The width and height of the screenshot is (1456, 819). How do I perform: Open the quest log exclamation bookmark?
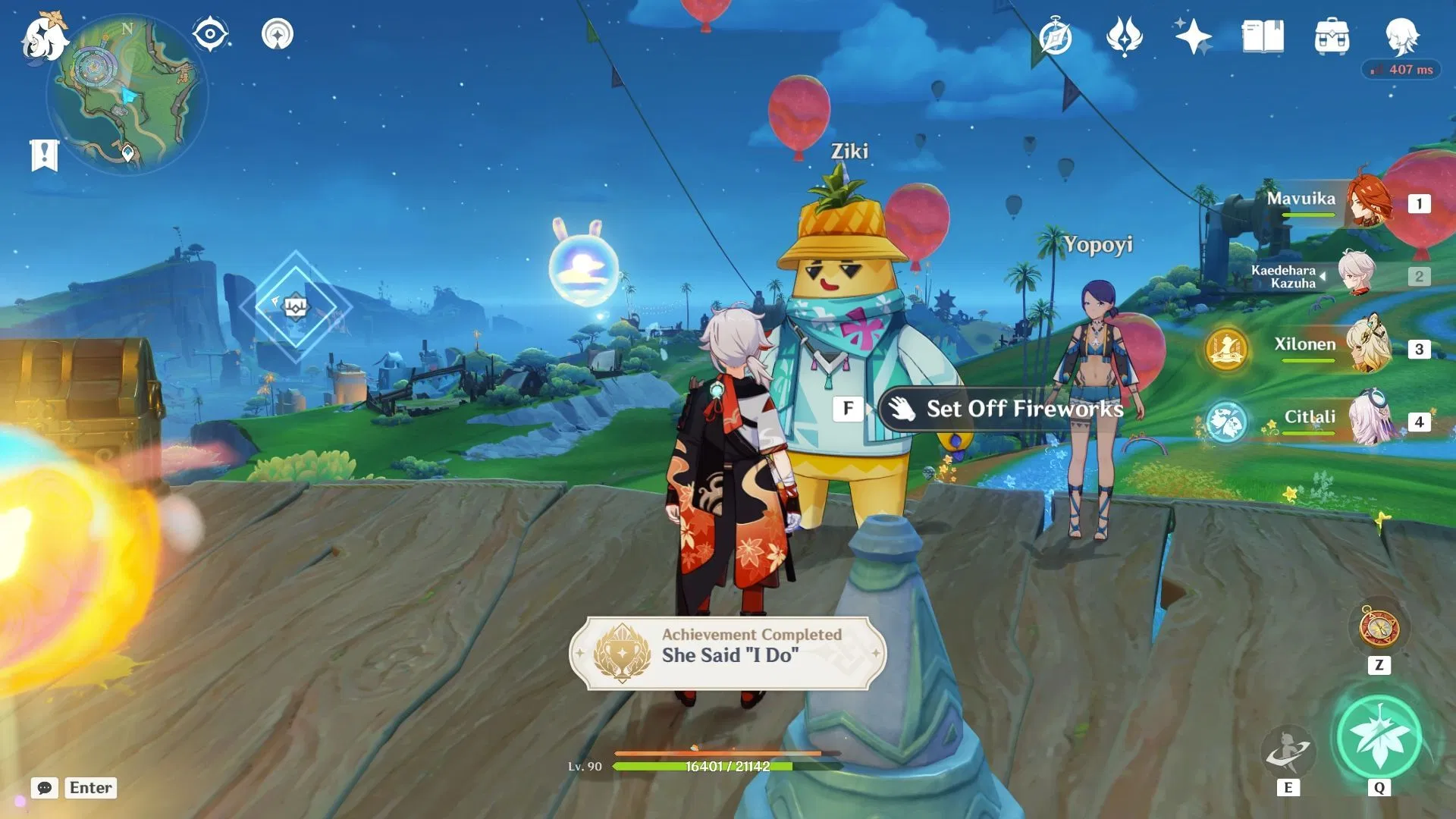click(x=44, y=155)
